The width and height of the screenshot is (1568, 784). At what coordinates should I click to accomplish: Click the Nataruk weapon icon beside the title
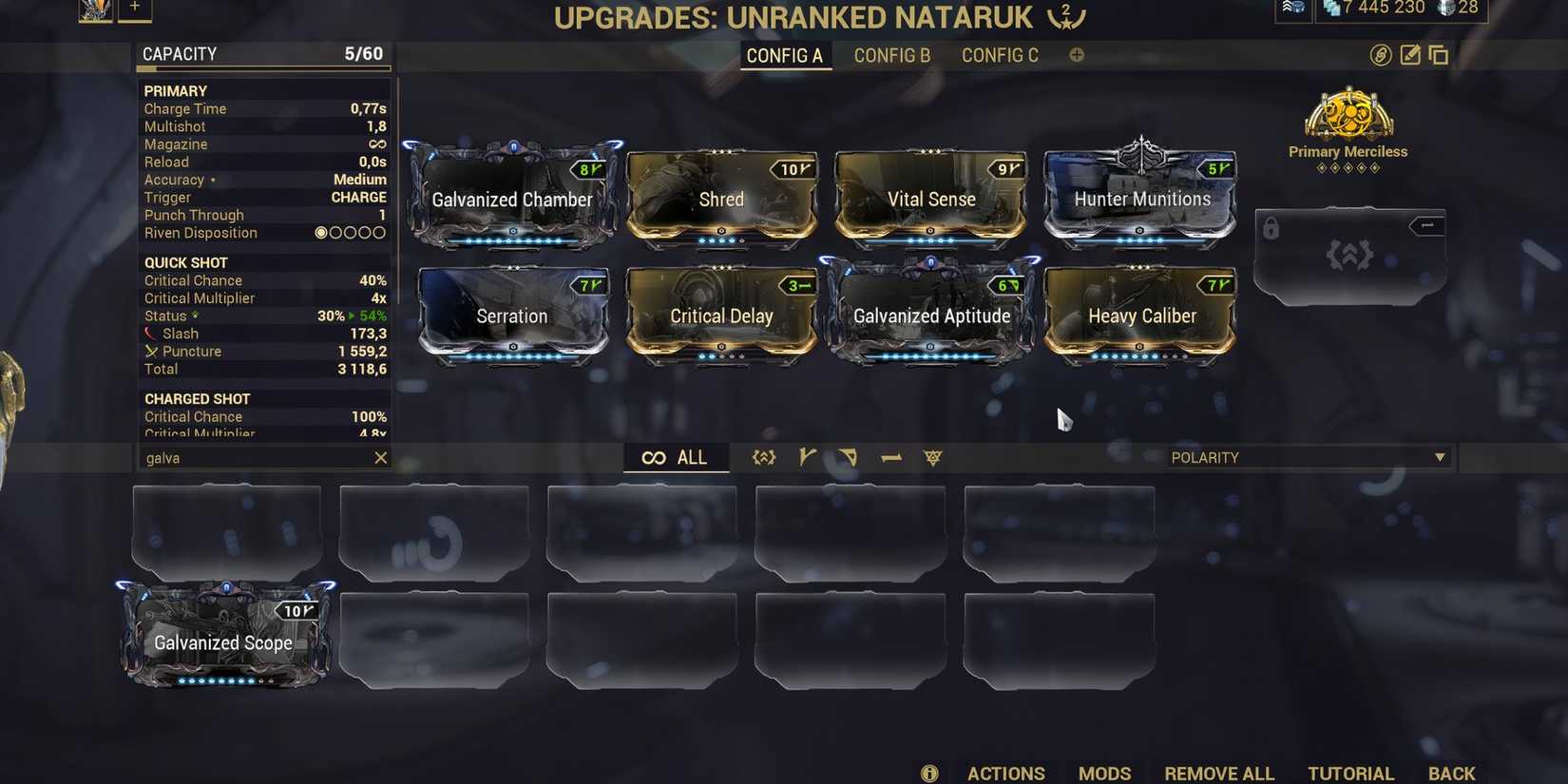click(1066, 16)
